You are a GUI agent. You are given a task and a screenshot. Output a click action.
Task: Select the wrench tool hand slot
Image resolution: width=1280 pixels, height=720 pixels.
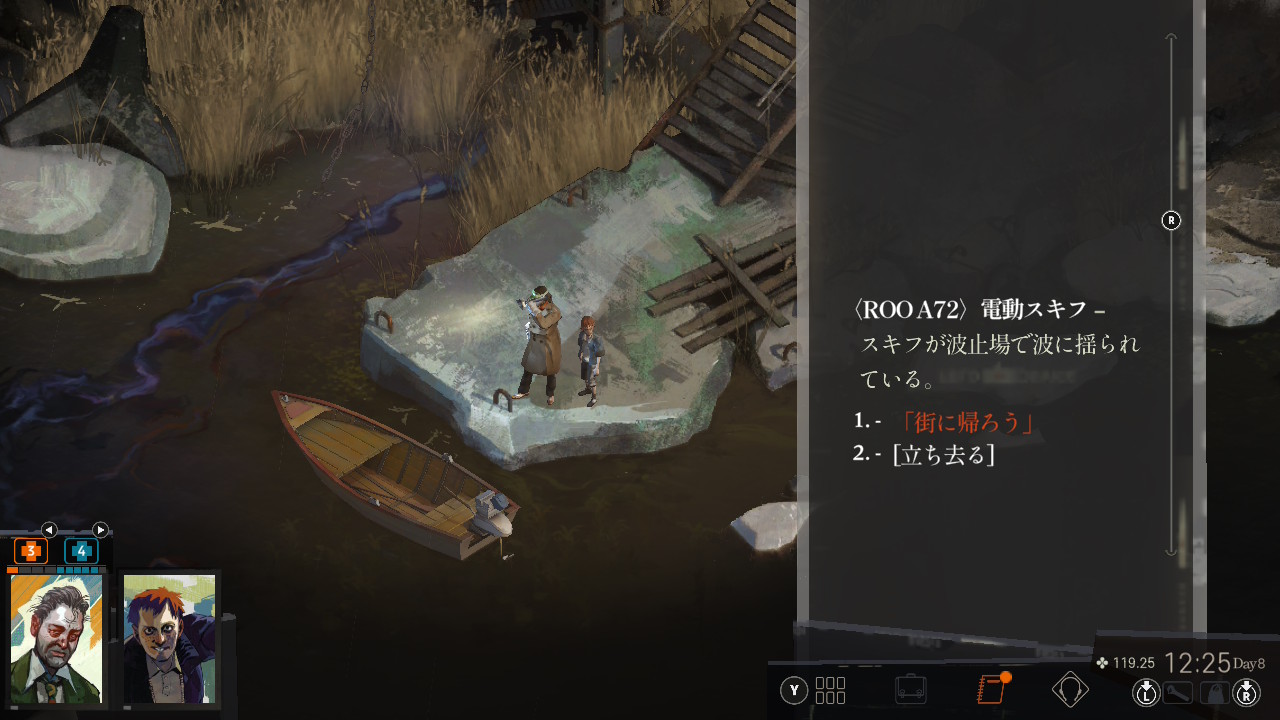point(1177,691)
